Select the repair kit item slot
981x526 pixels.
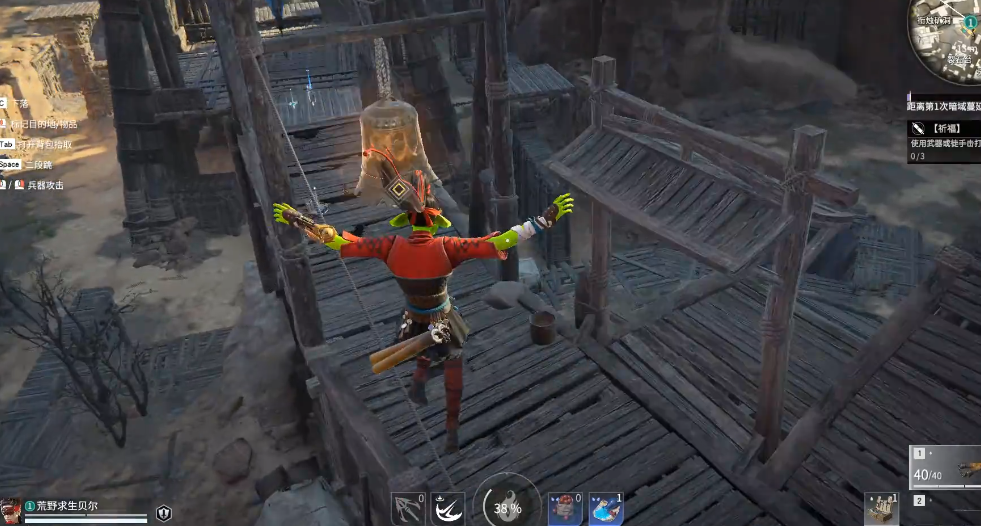click(x=882, y=509)
